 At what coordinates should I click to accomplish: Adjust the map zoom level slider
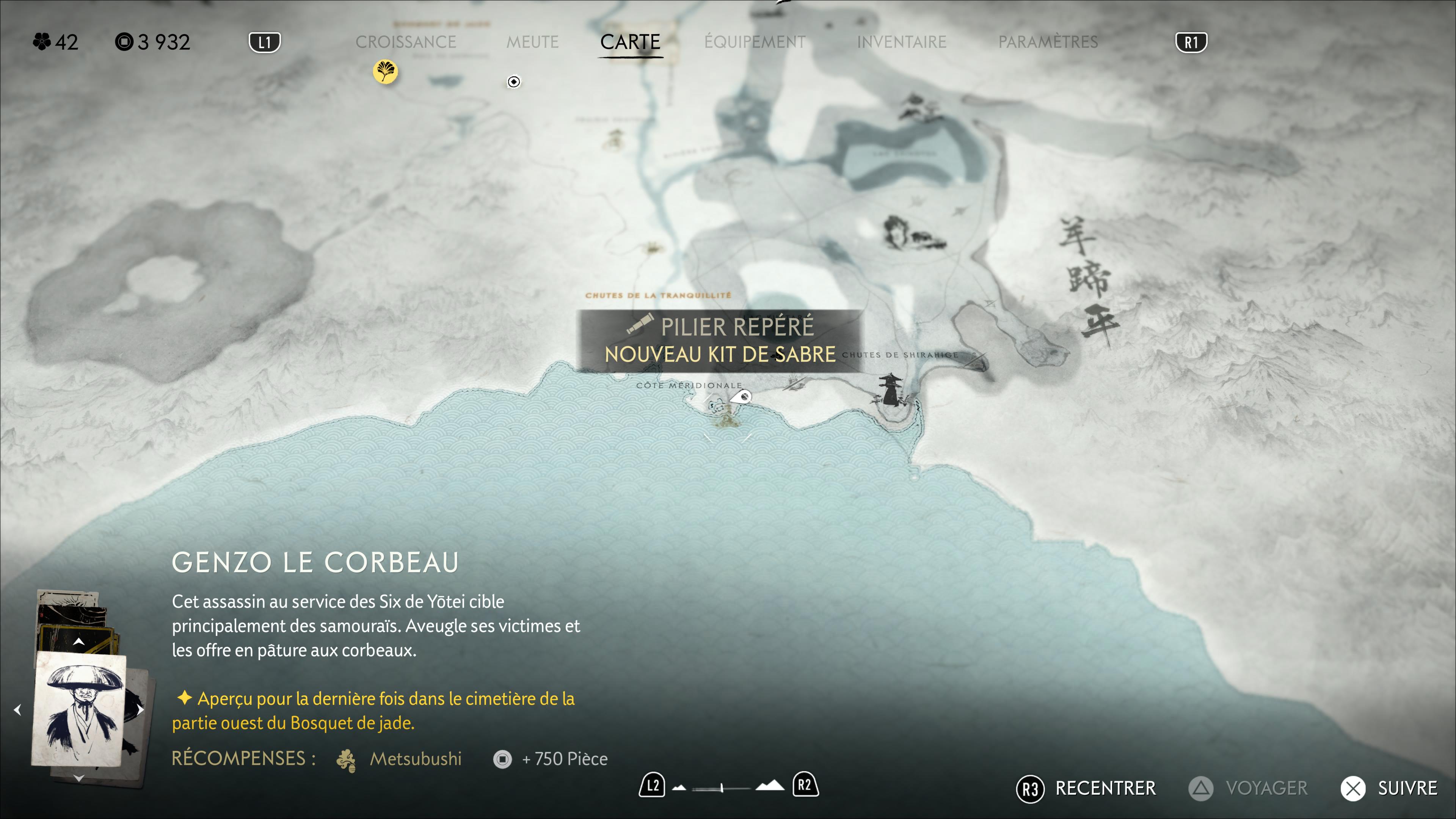coord(722,788)
